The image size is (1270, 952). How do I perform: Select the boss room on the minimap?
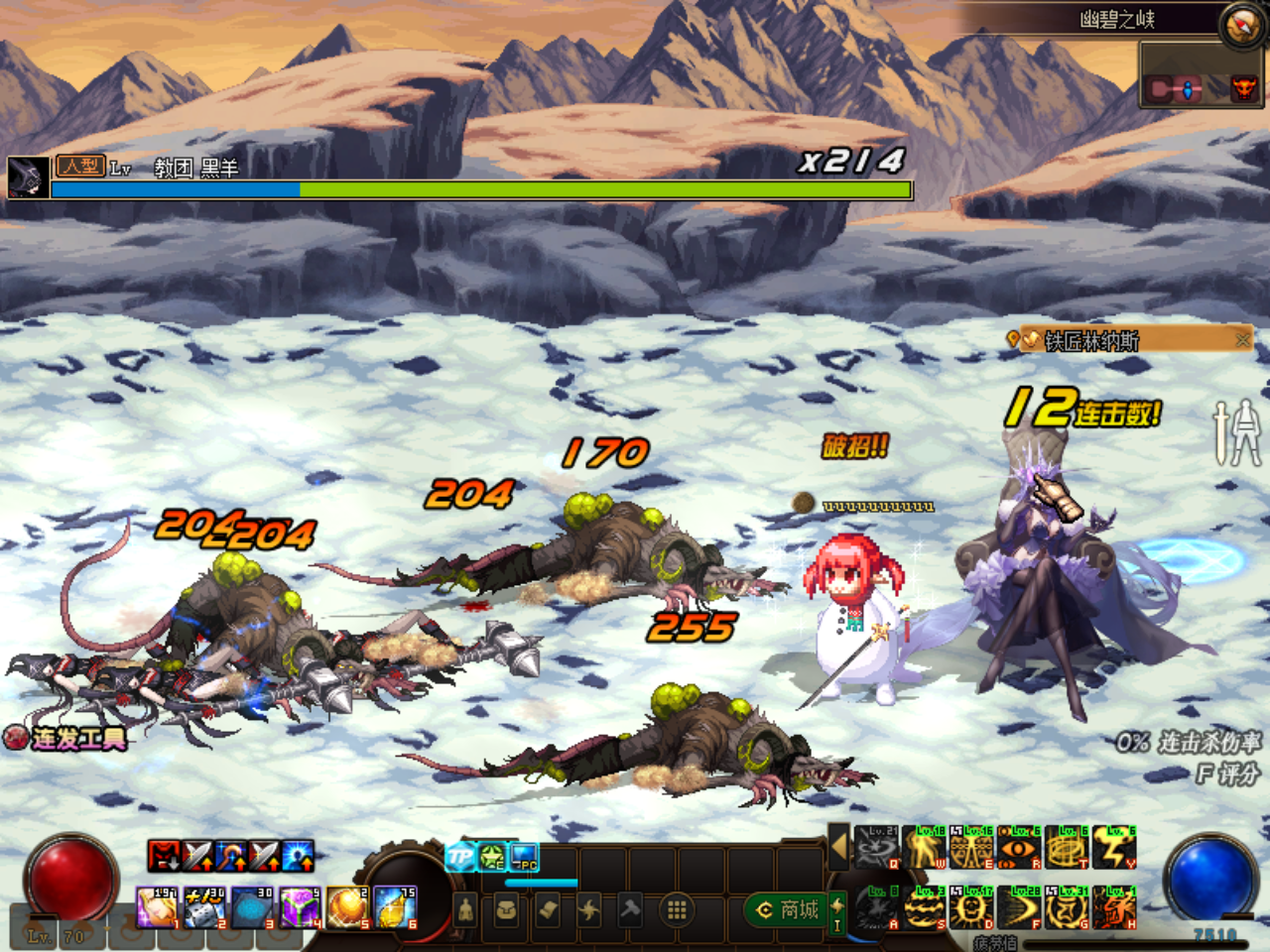pos(1242,89)
